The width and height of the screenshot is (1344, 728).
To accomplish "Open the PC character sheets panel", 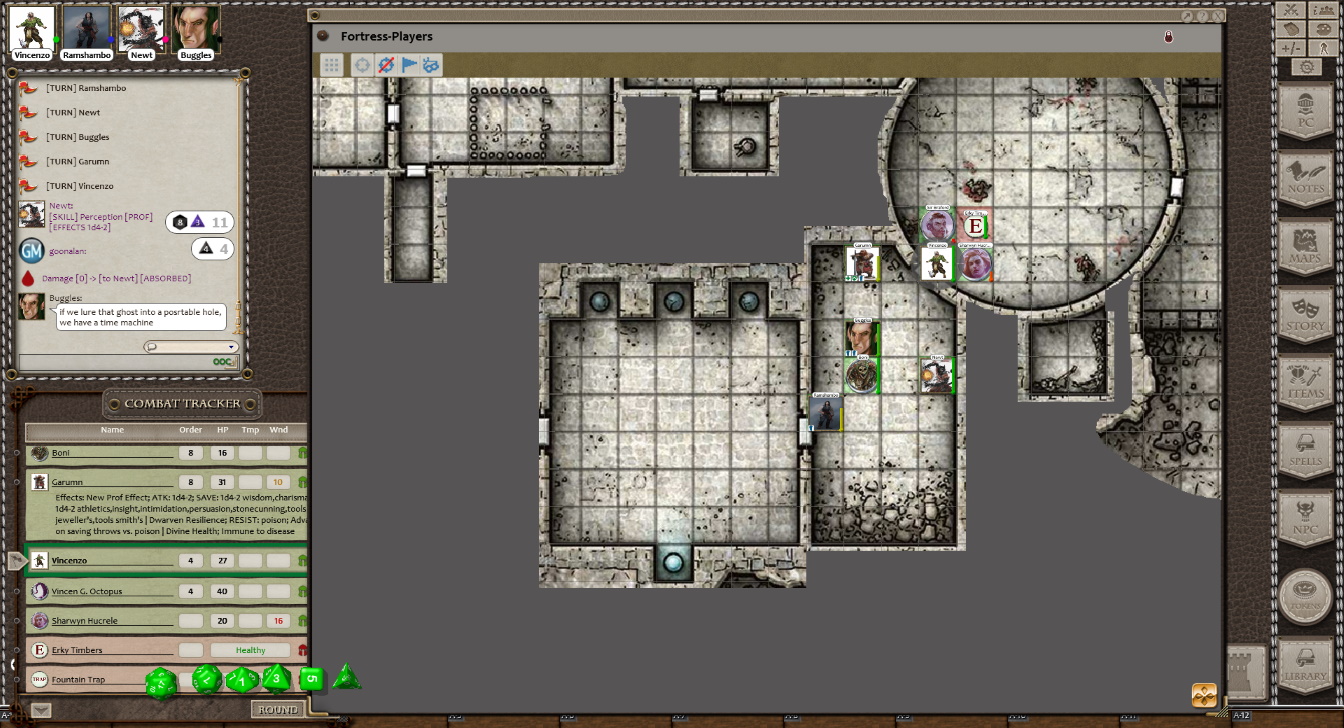I will (1305, 109).
